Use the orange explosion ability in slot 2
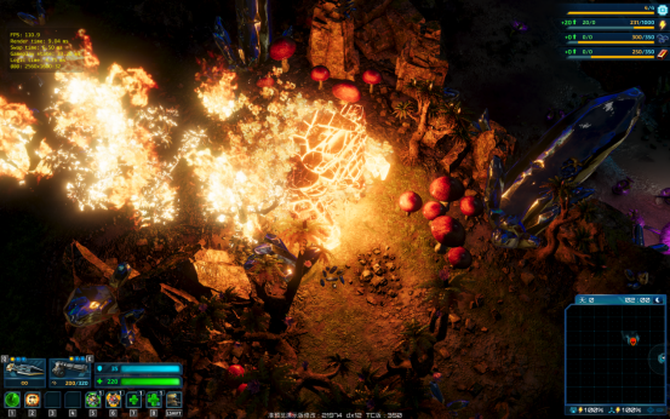The image size is (670, 419). 32,399
